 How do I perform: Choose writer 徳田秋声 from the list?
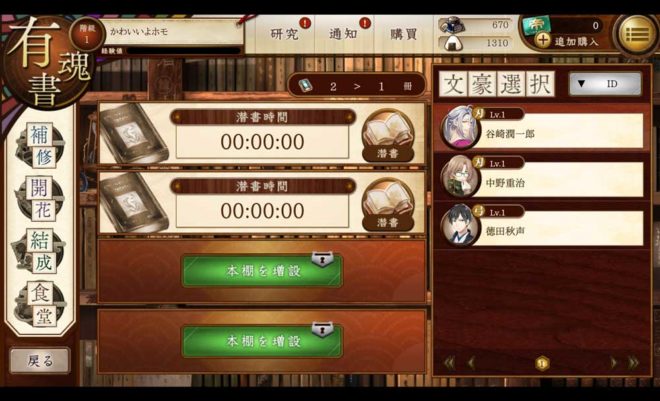coord(541,227)
